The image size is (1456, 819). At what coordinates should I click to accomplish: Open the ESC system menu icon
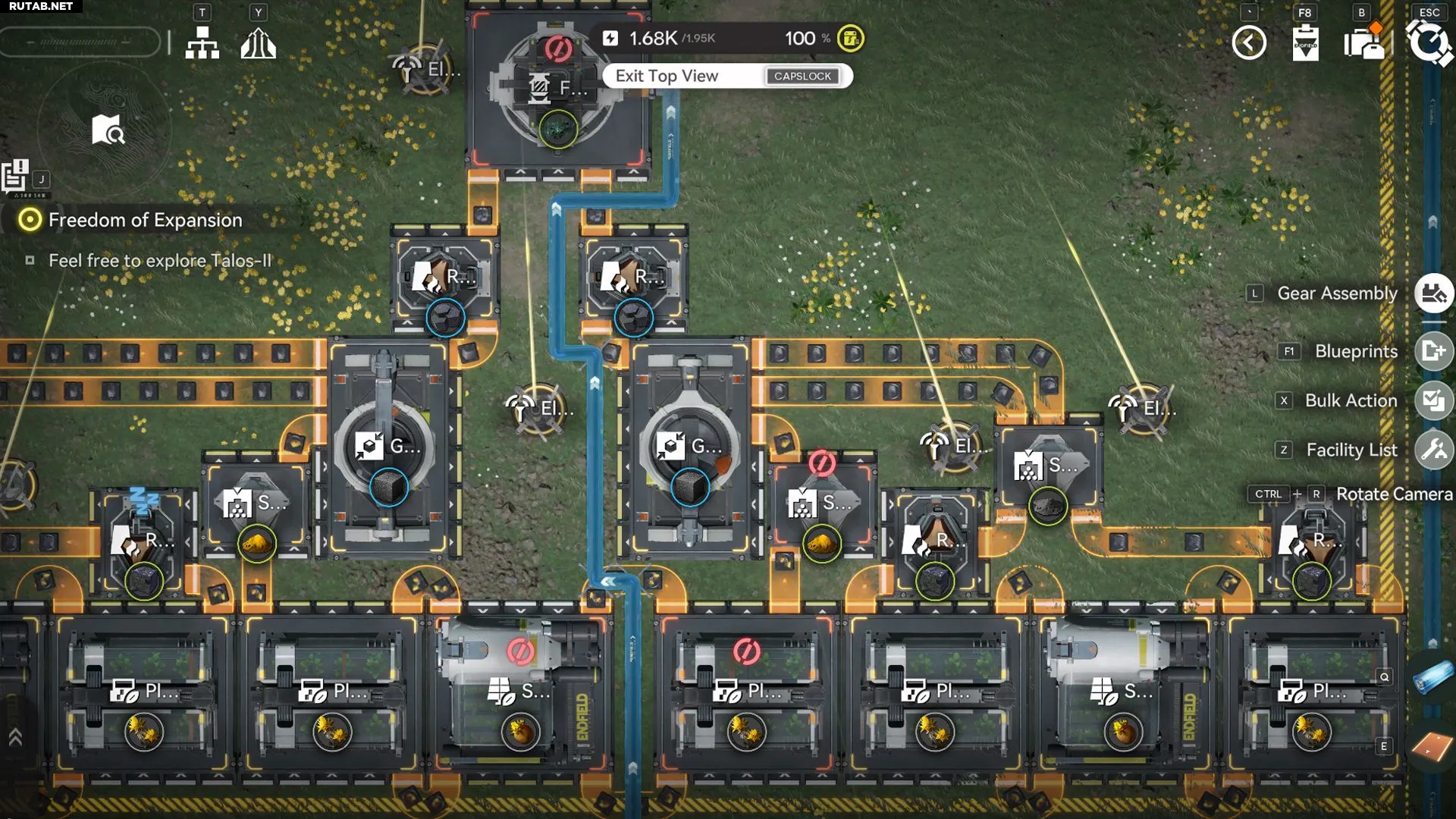(1429, 42)
